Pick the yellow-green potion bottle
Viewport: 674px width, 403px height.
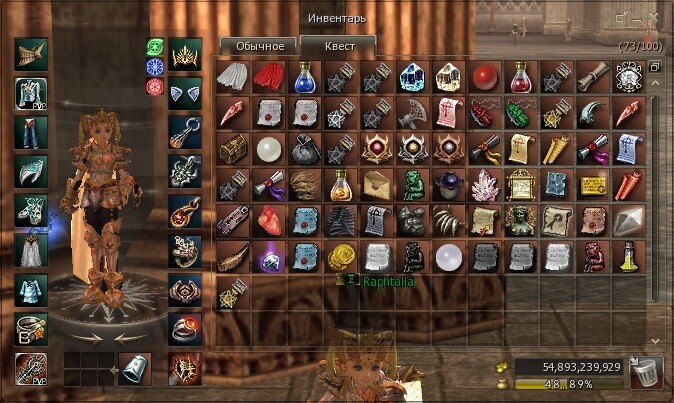[x=630, y=256]
